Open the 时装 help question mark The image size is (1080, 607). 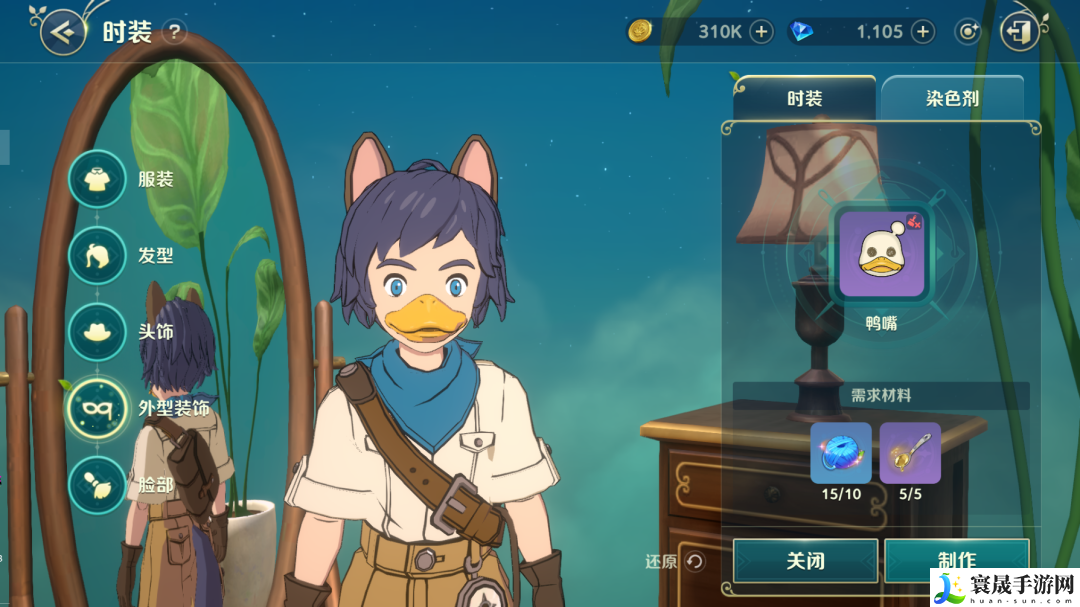pyautogui.click(x=175, y=32)
